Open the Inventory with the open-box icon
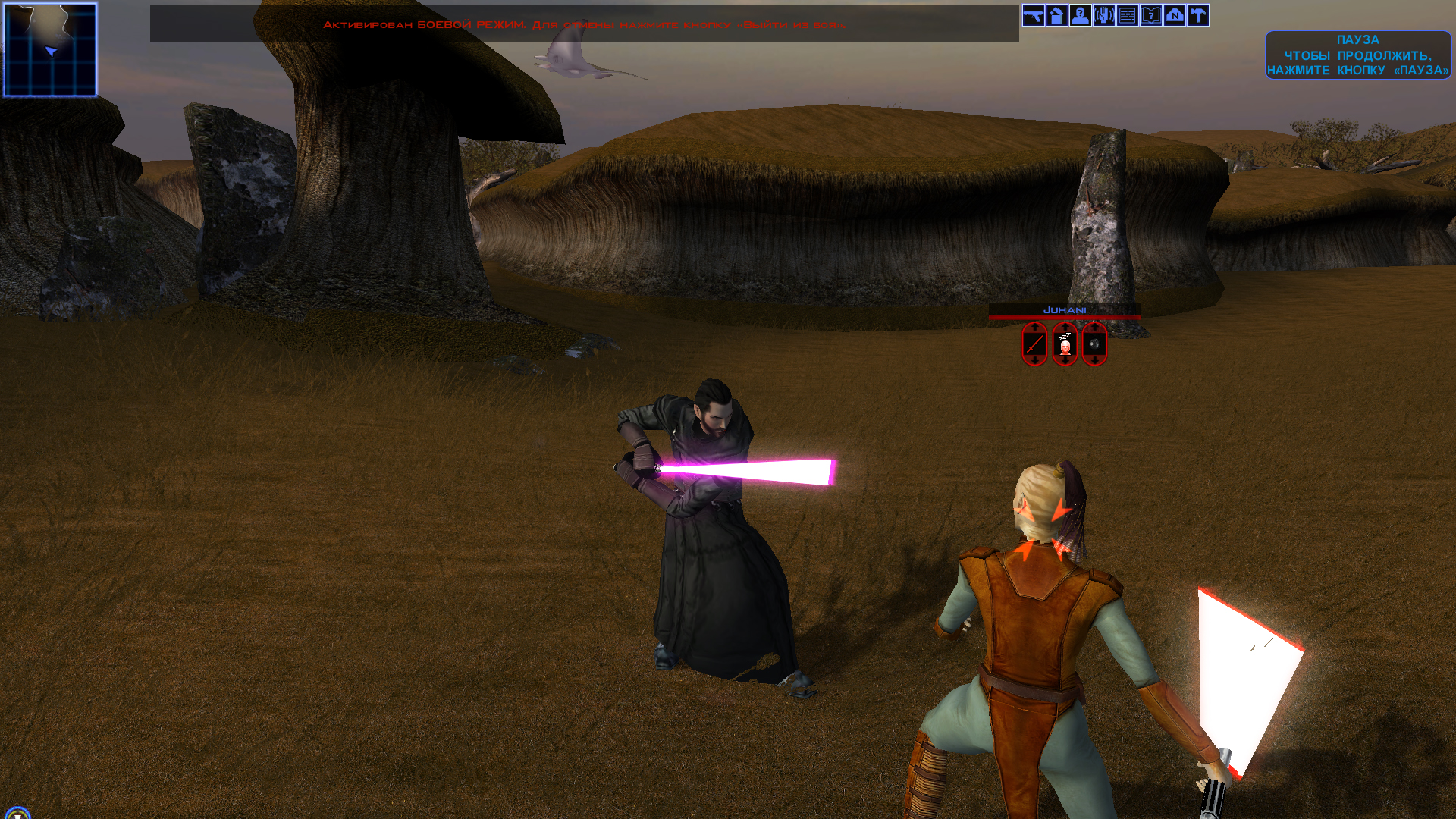Screen dimensions: 1456x819 1057,15
